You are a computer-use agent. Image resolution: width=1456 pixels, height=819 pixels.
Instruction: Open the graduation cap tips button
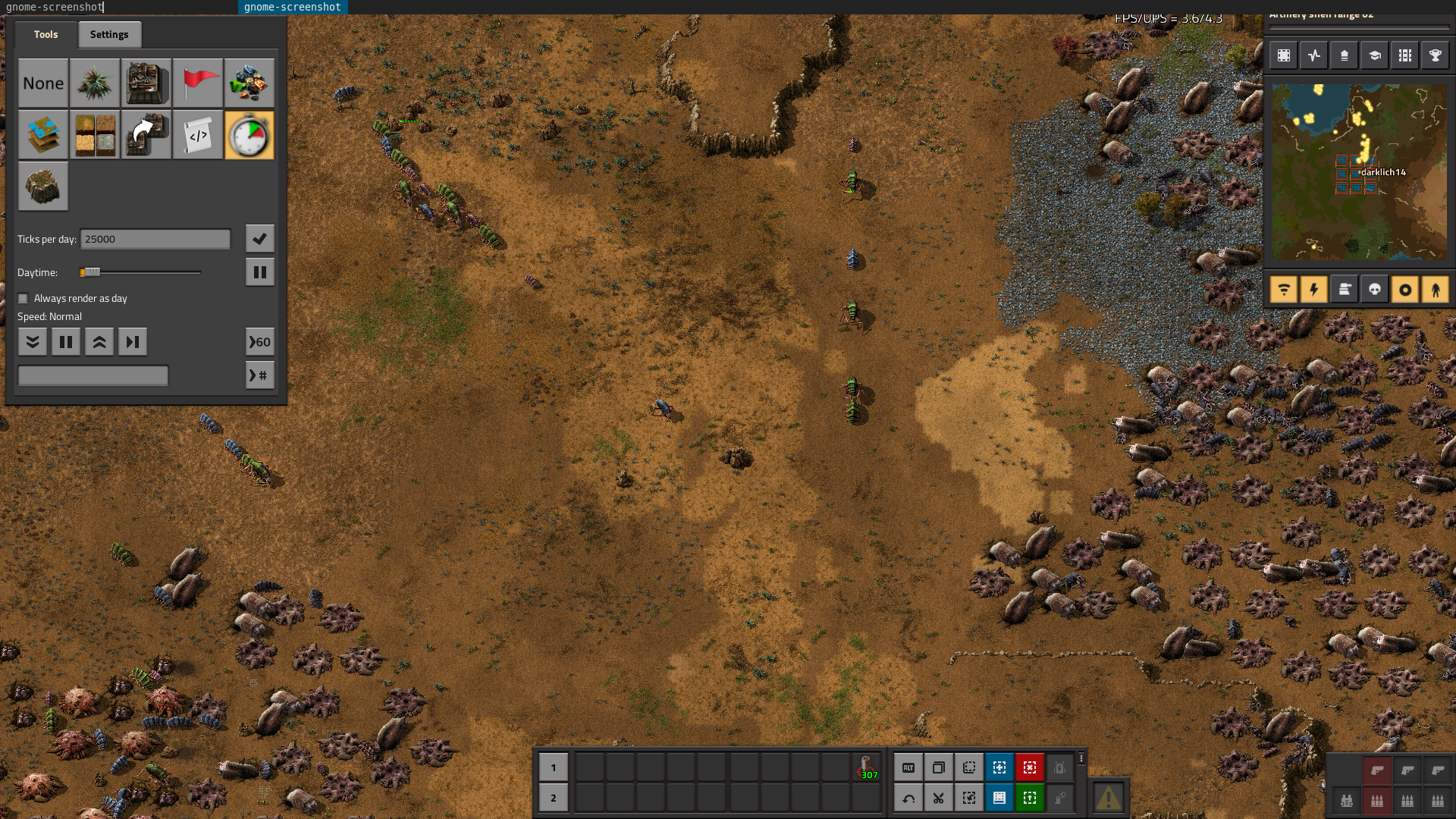(1374, 55)
